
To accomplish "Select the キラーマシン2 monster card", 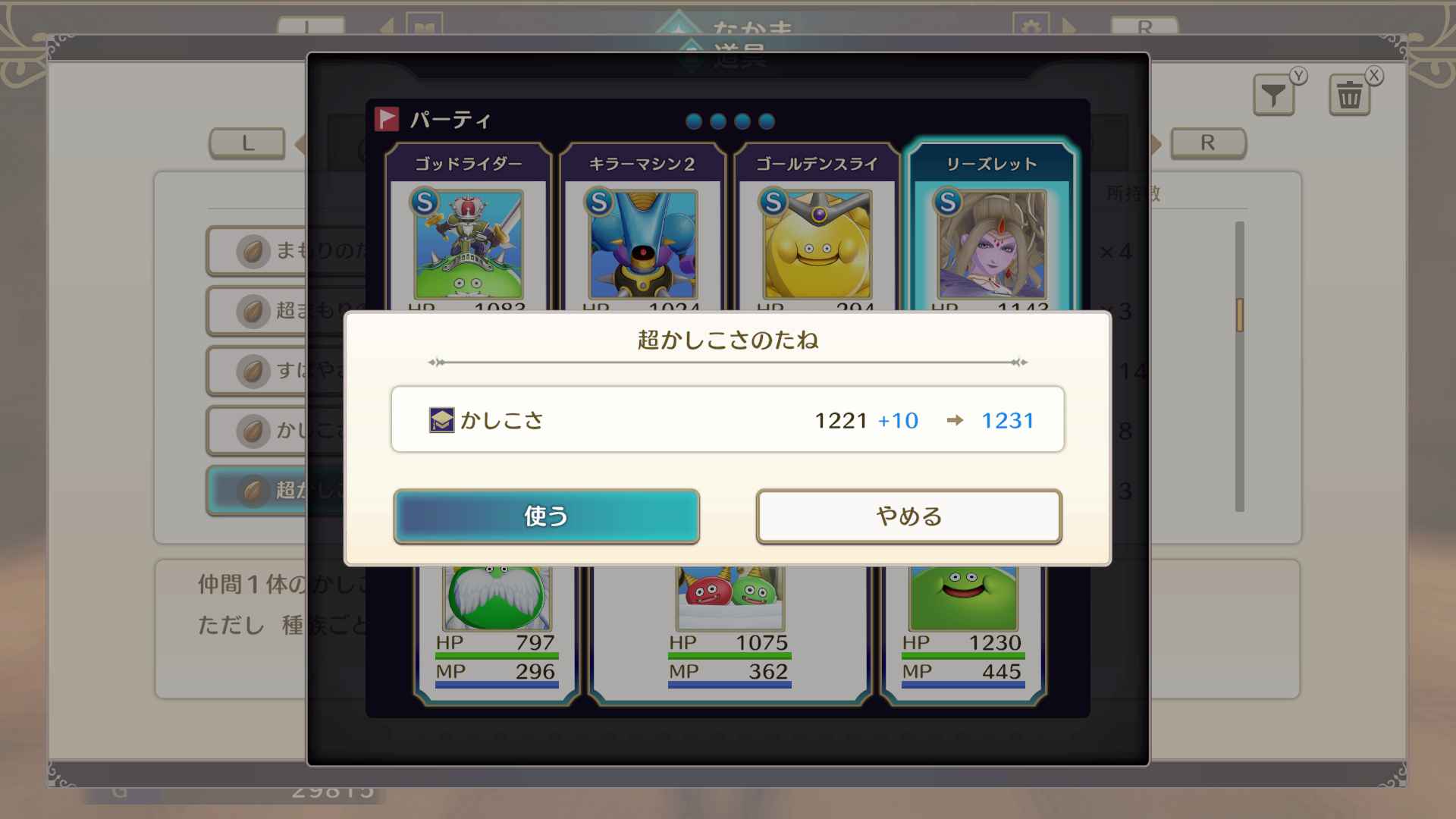I will [x=641, y=227].
